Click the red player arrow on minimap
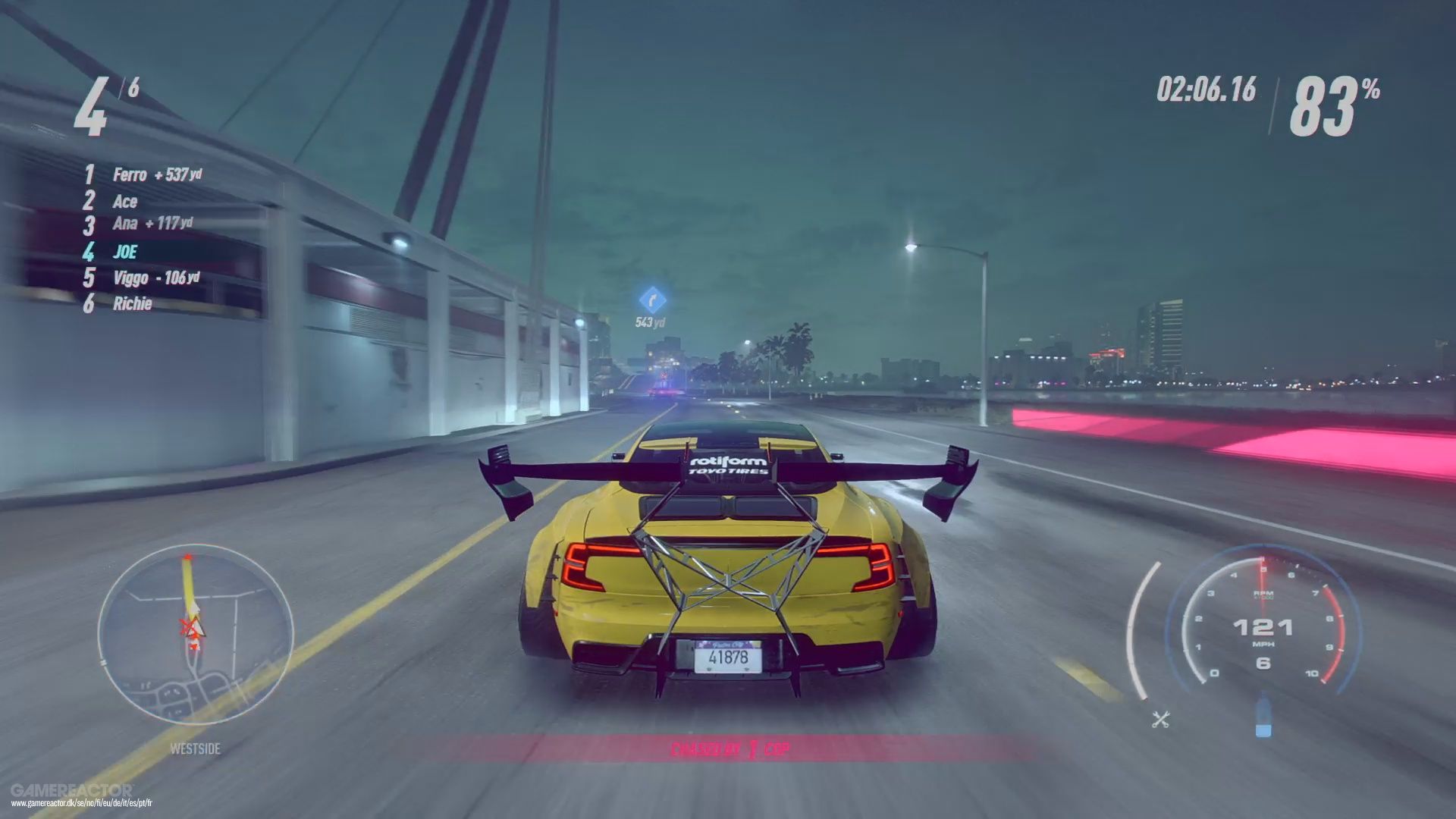Image resolution: width=1456 pixels, height=819 pixels. pyautogui.click(x=192, y=628)
